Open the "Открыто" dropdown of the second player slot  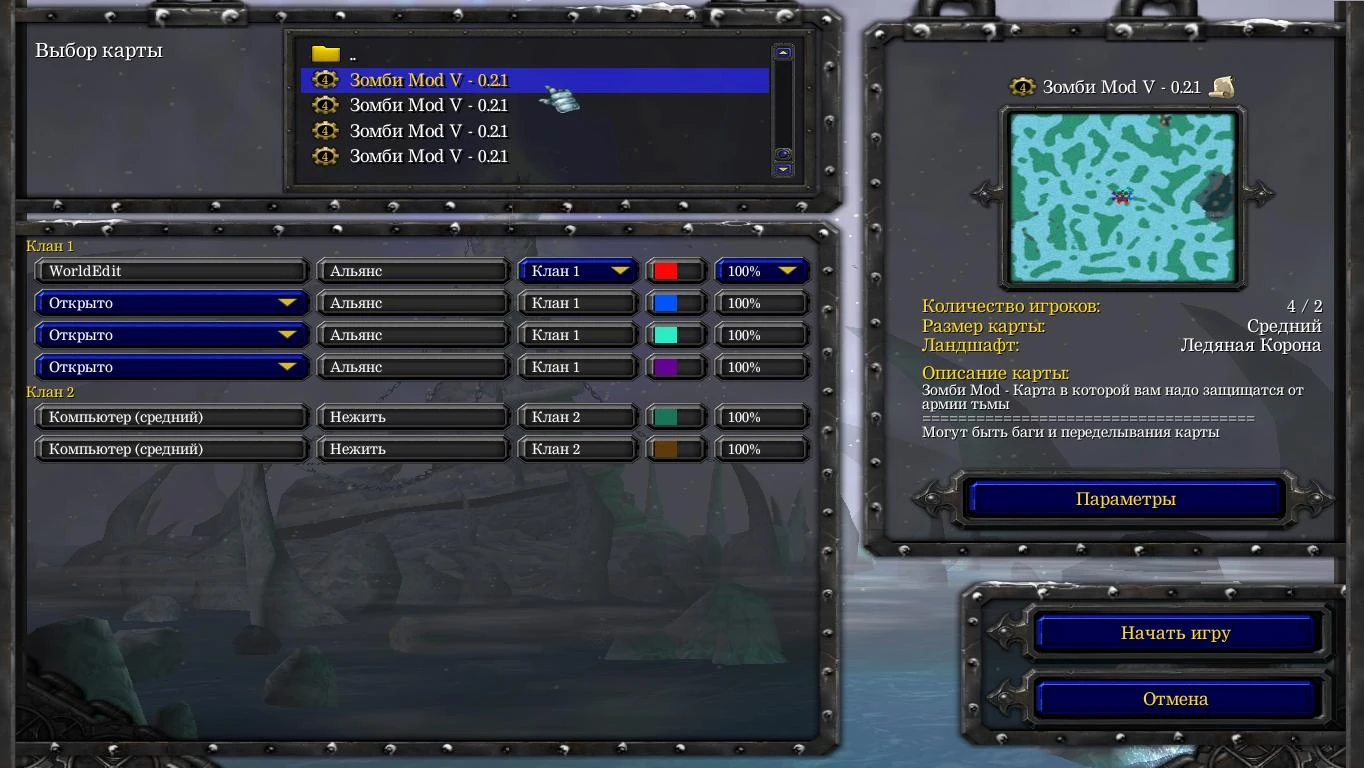coord(171,302)
